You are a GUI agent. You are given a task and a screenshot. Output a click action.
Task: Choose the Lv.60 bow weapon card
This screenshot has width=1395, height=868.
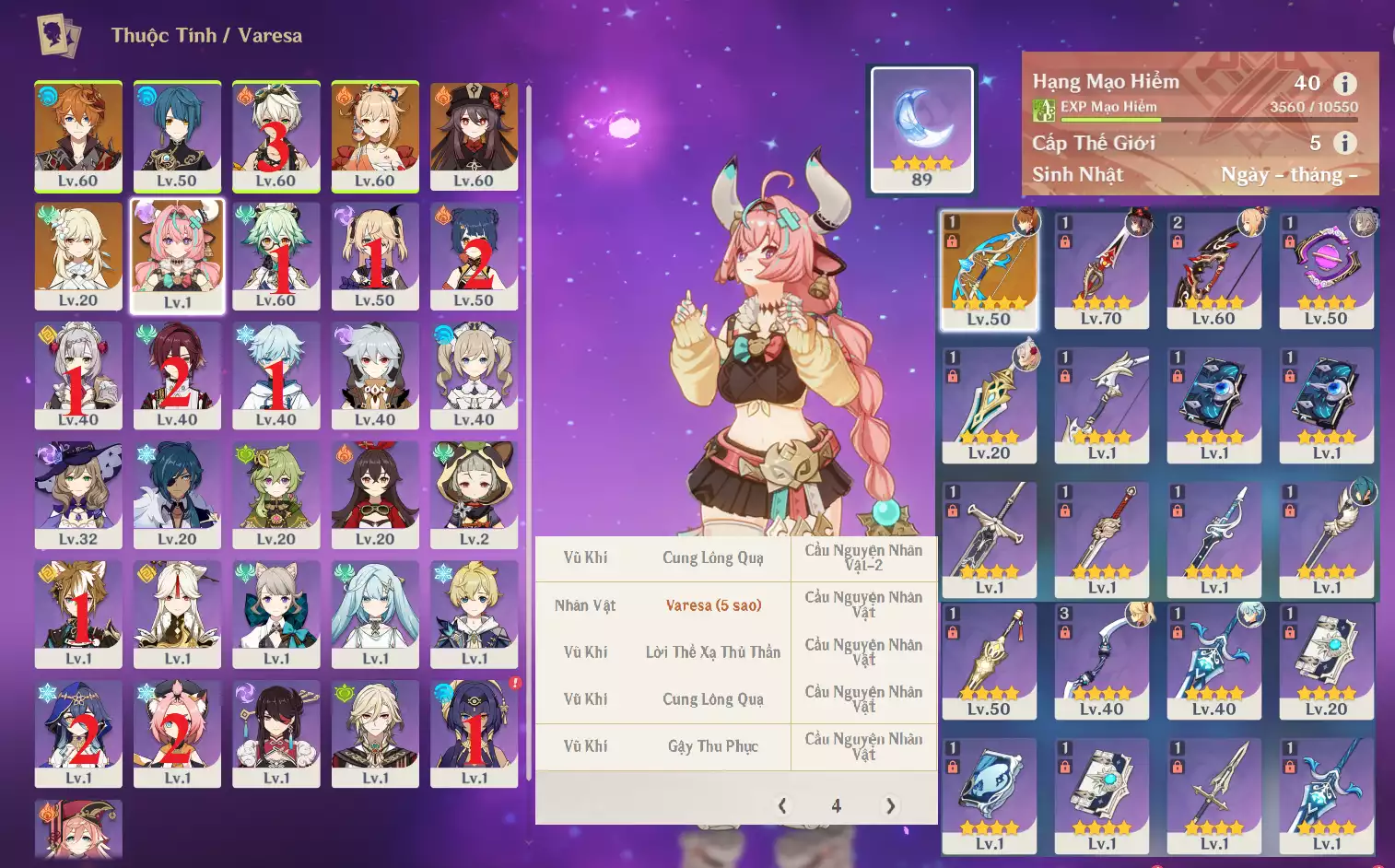1213,269
